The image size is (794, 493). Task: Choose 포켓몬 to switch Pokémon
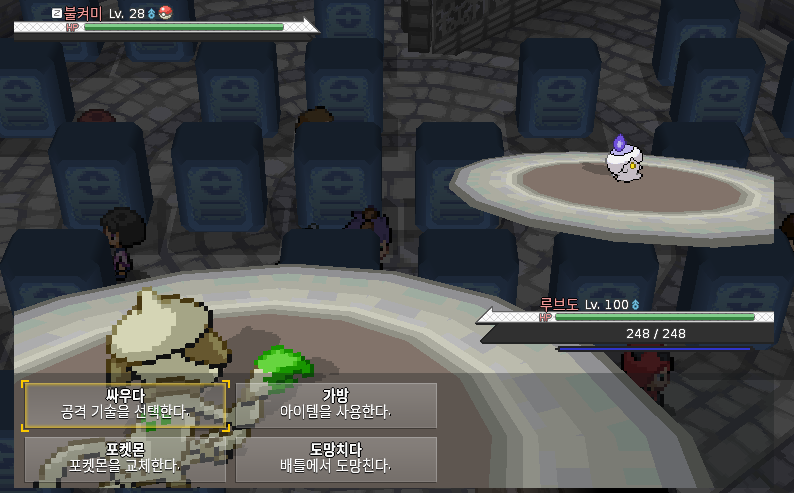[x=125, y=458]
